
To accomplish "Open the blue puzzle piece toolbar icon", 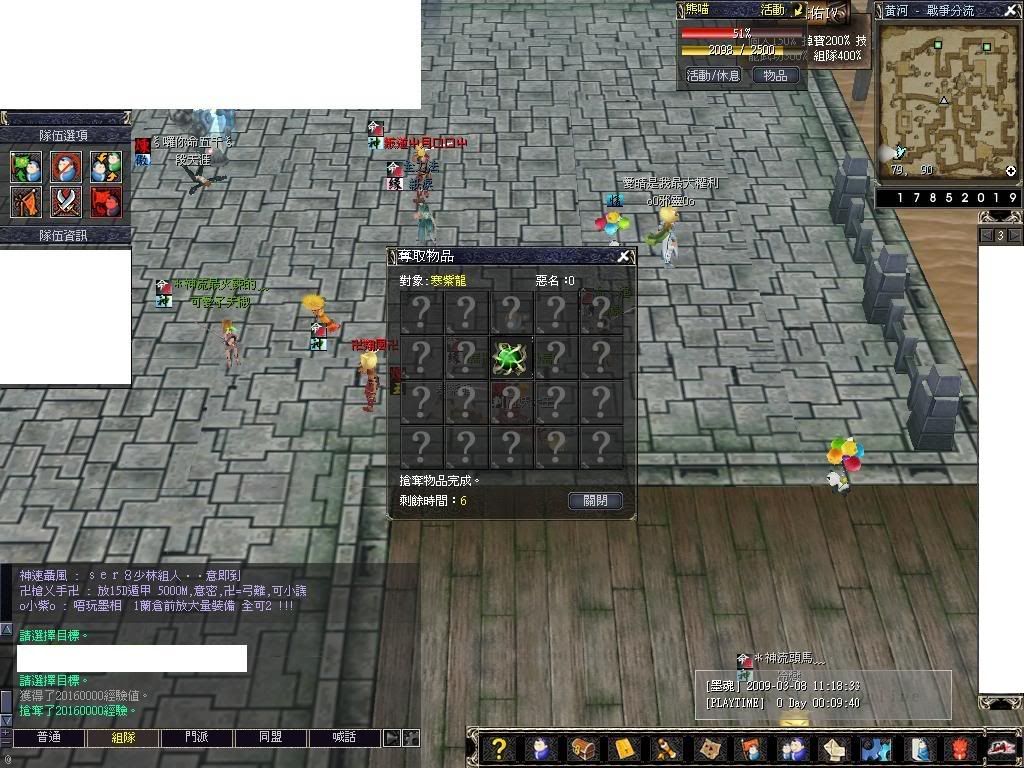I will click(876, 748).
